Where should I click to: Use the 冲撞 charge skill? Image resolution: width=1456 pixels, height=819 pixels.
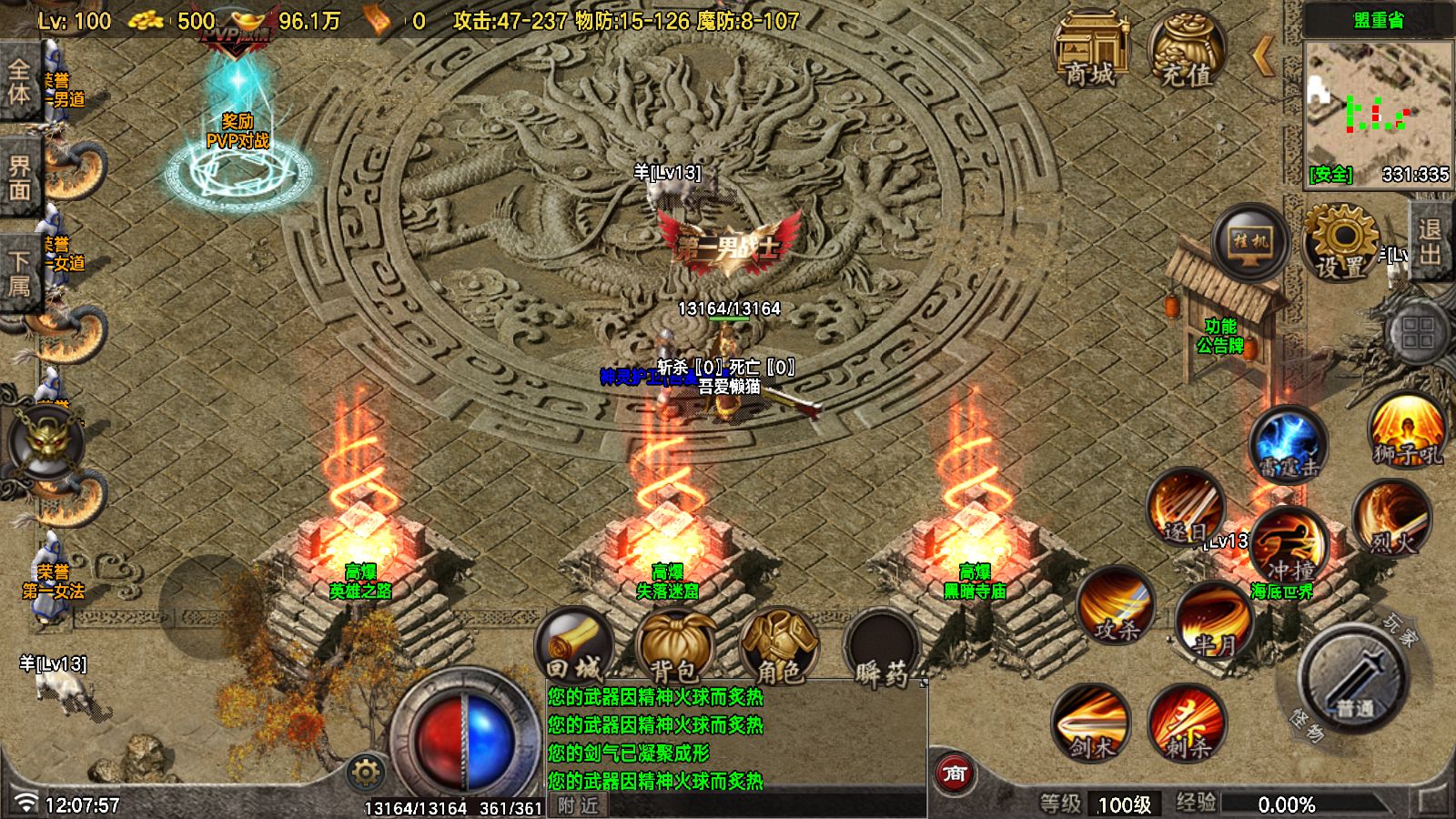click(x=1289, y=546)
